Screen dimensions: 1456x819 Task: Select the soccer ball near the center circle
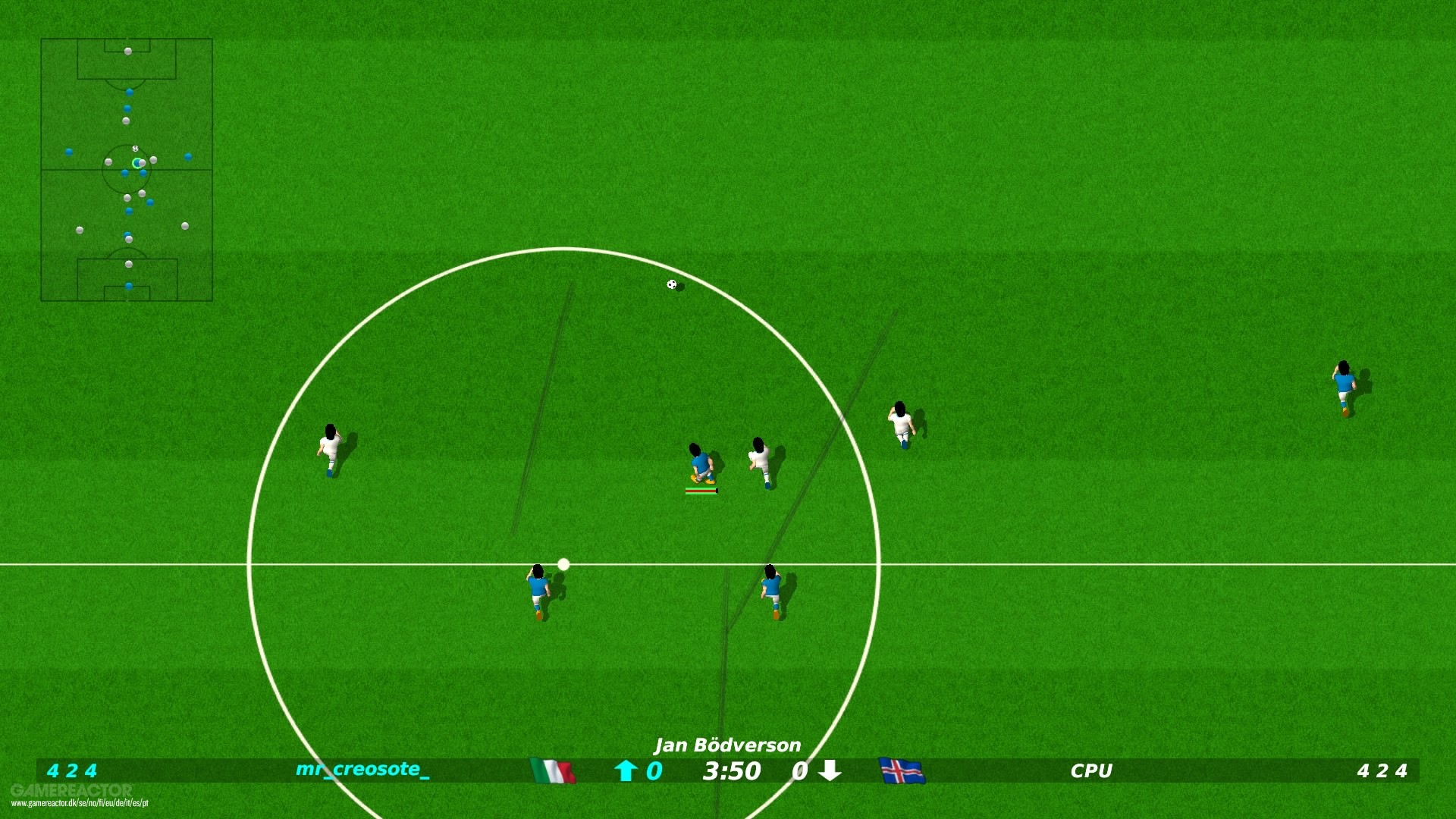(x=670, y=285)
